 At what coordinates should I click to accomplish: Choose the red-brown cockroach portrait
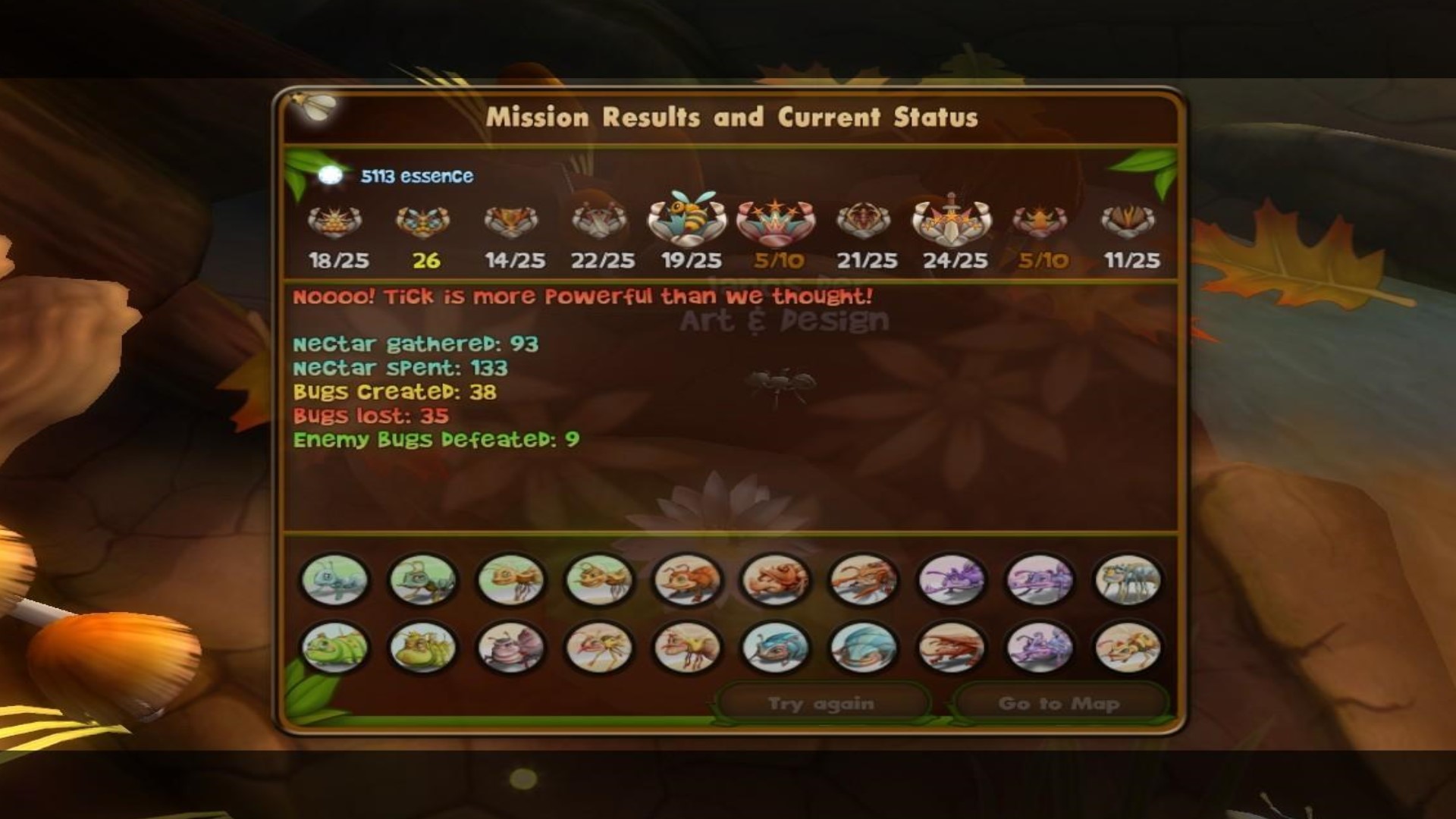(951, 648)
